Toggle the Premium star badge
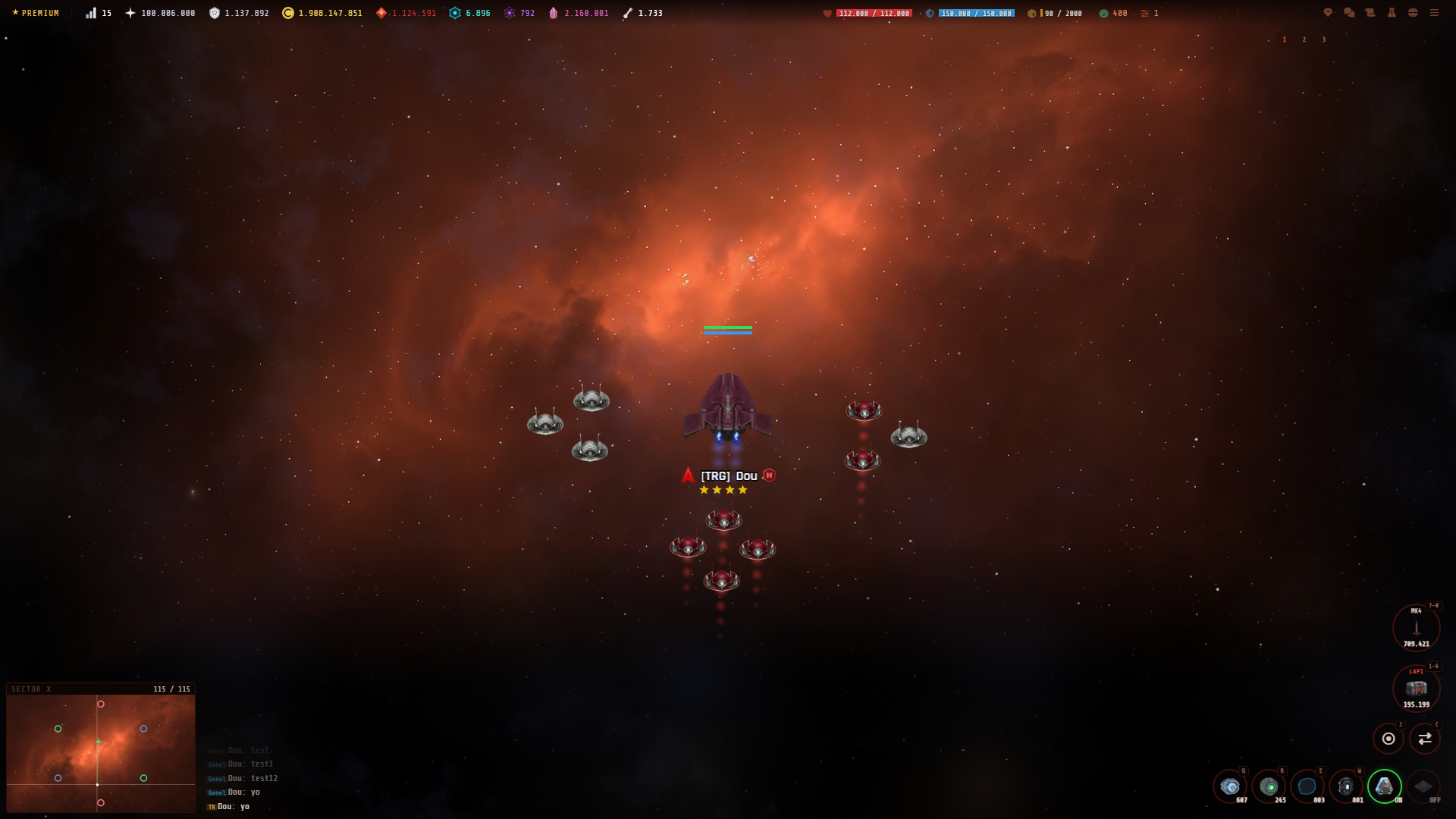1456x819 pixels. (x=36, y=12)
